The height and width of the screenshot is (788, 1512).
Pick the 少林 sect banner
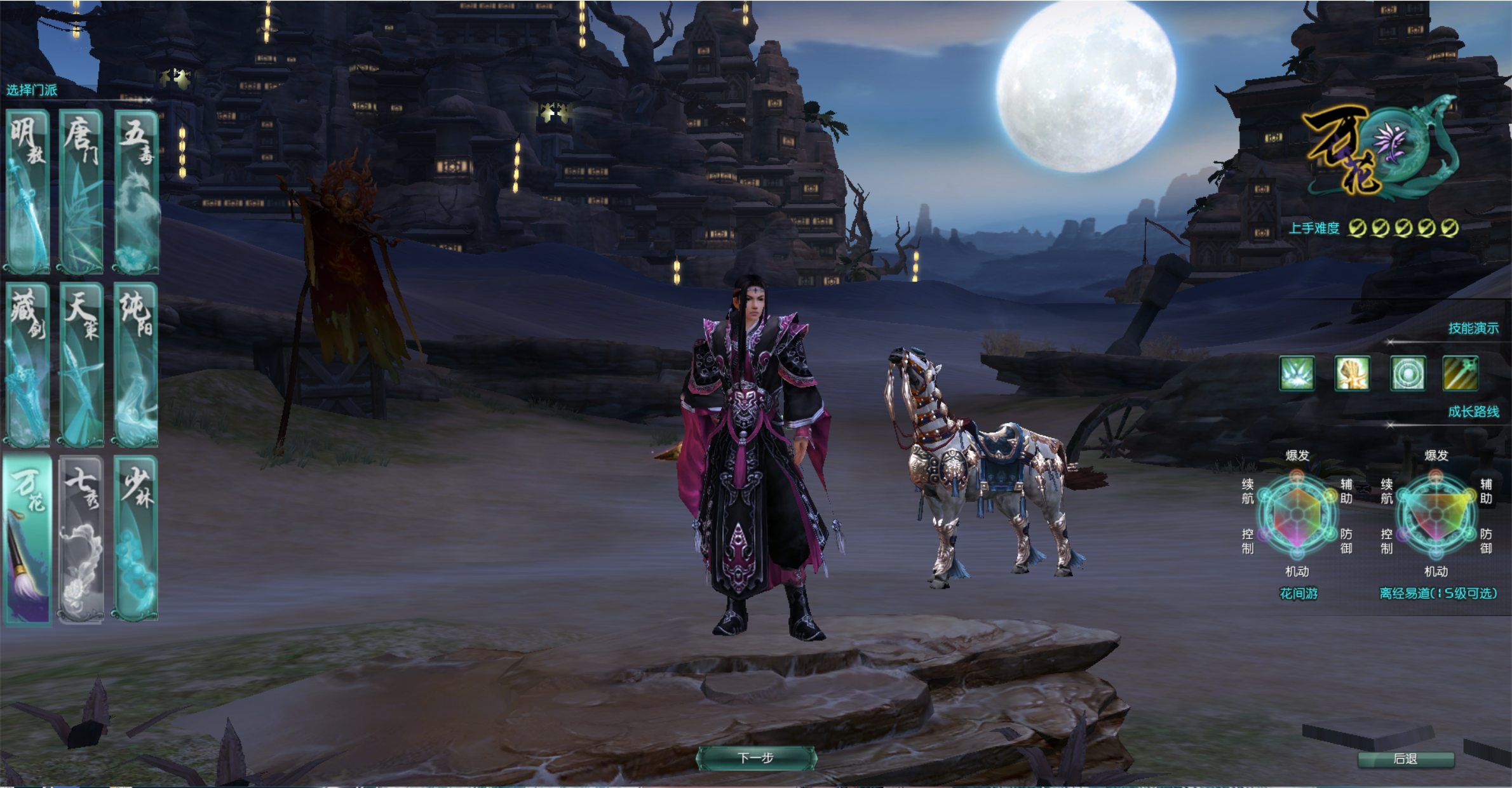tap(136, 538)
